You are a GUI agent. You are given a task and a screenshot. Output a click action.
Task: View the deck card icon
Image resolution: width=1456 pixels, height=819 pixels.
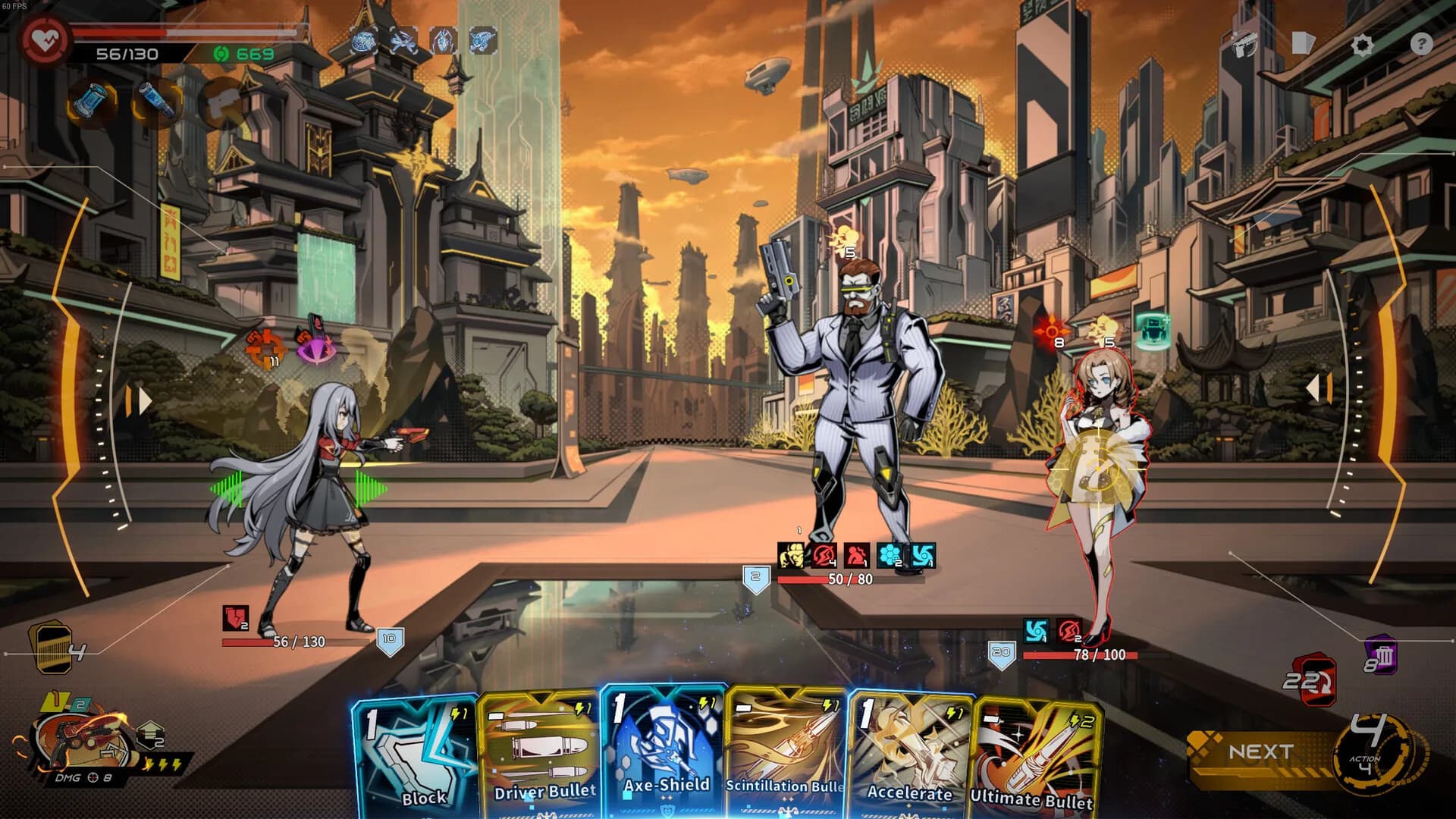1302,43
